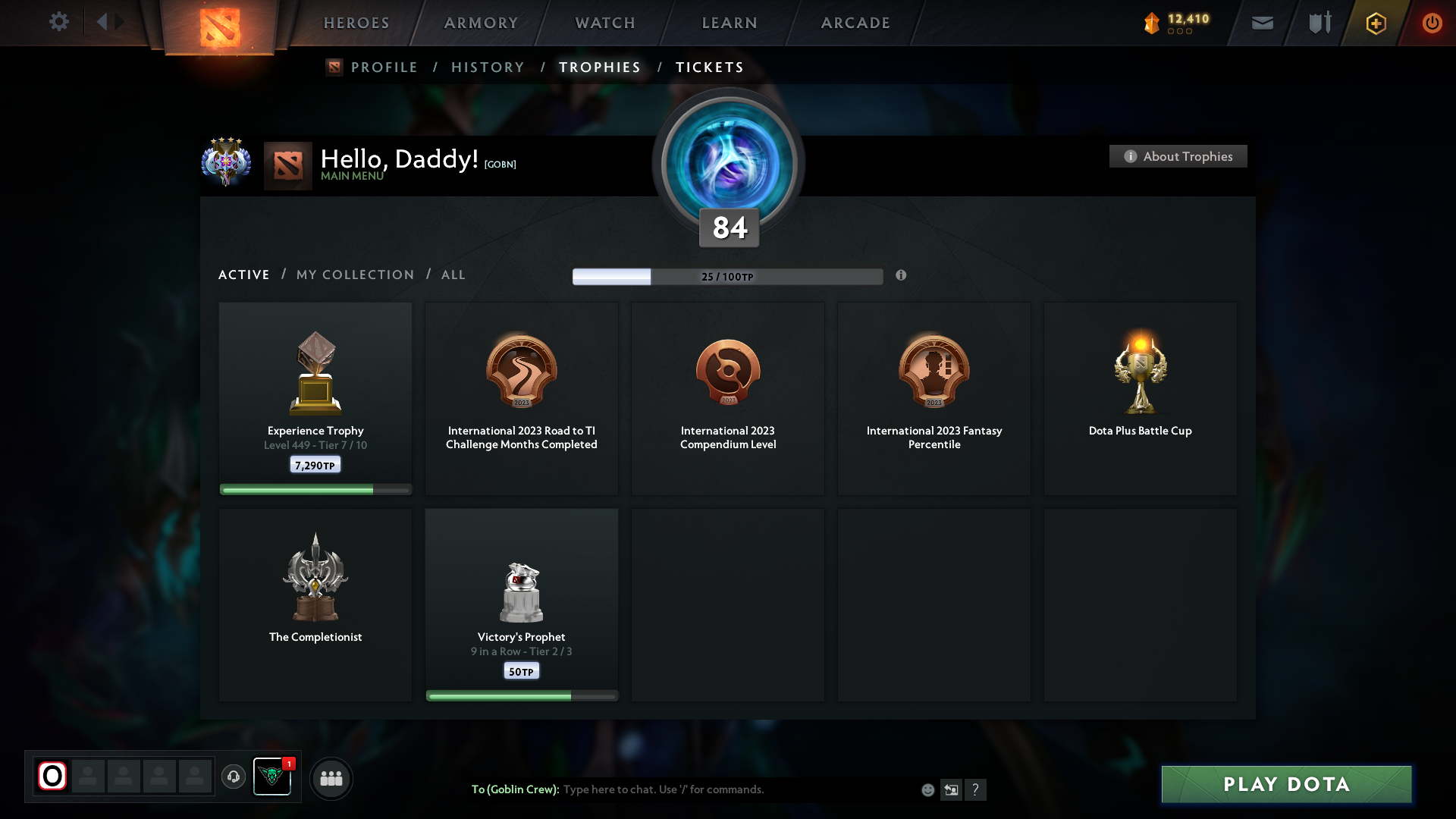1456x819 pixels.
Task: Open the friends list icon
Action: [x=331, y=778]
